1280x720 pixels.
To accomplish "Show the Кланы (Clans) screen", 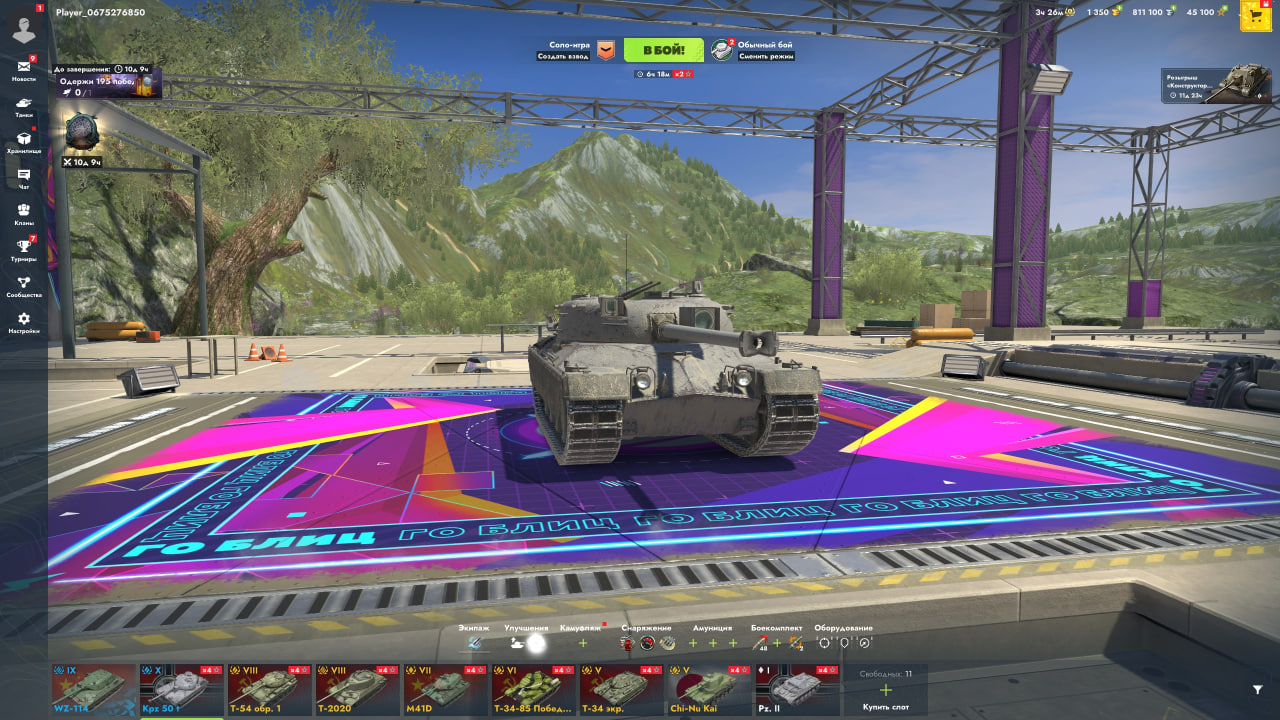I will click(23, 214).
